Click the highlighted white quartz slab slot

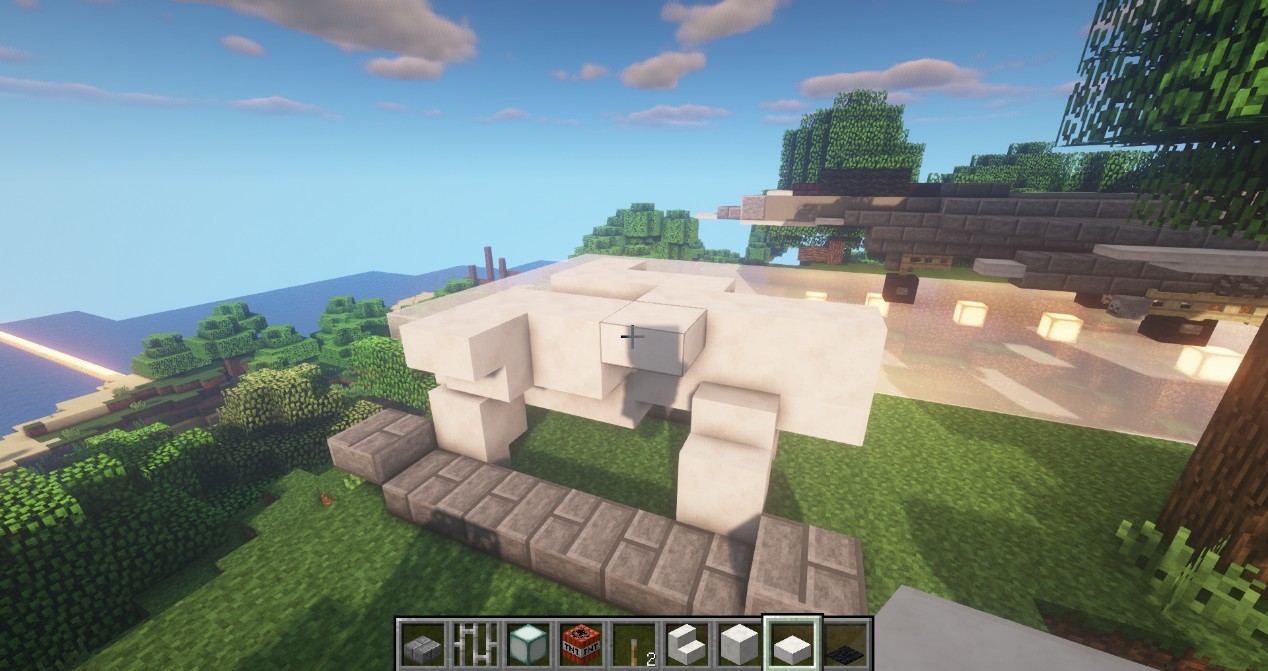[792, 645]
